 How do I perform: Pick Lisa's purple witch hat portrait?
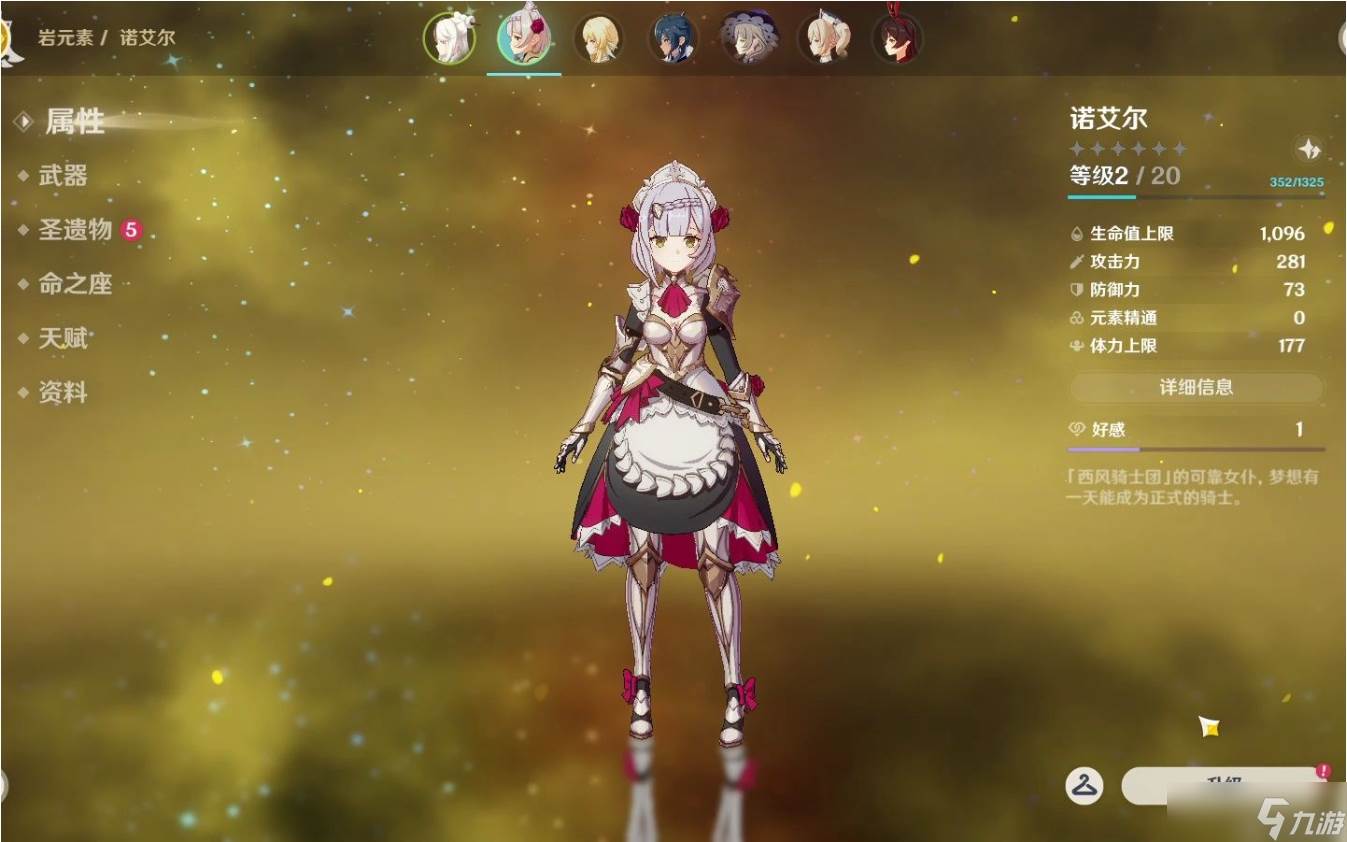tap(747, 39)
